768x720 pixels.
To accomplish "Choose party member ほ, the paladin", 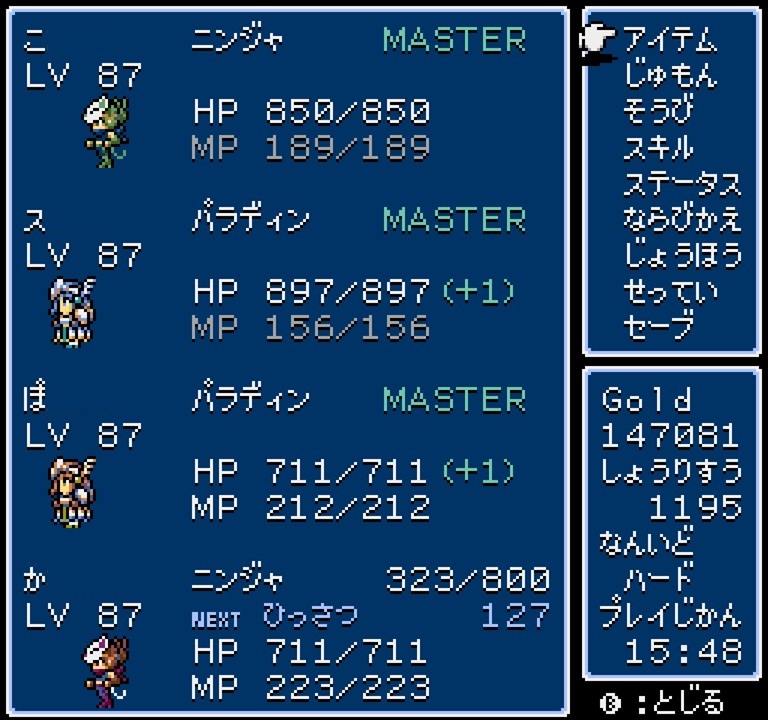I will pyautogui.click(x=72, y=488).
